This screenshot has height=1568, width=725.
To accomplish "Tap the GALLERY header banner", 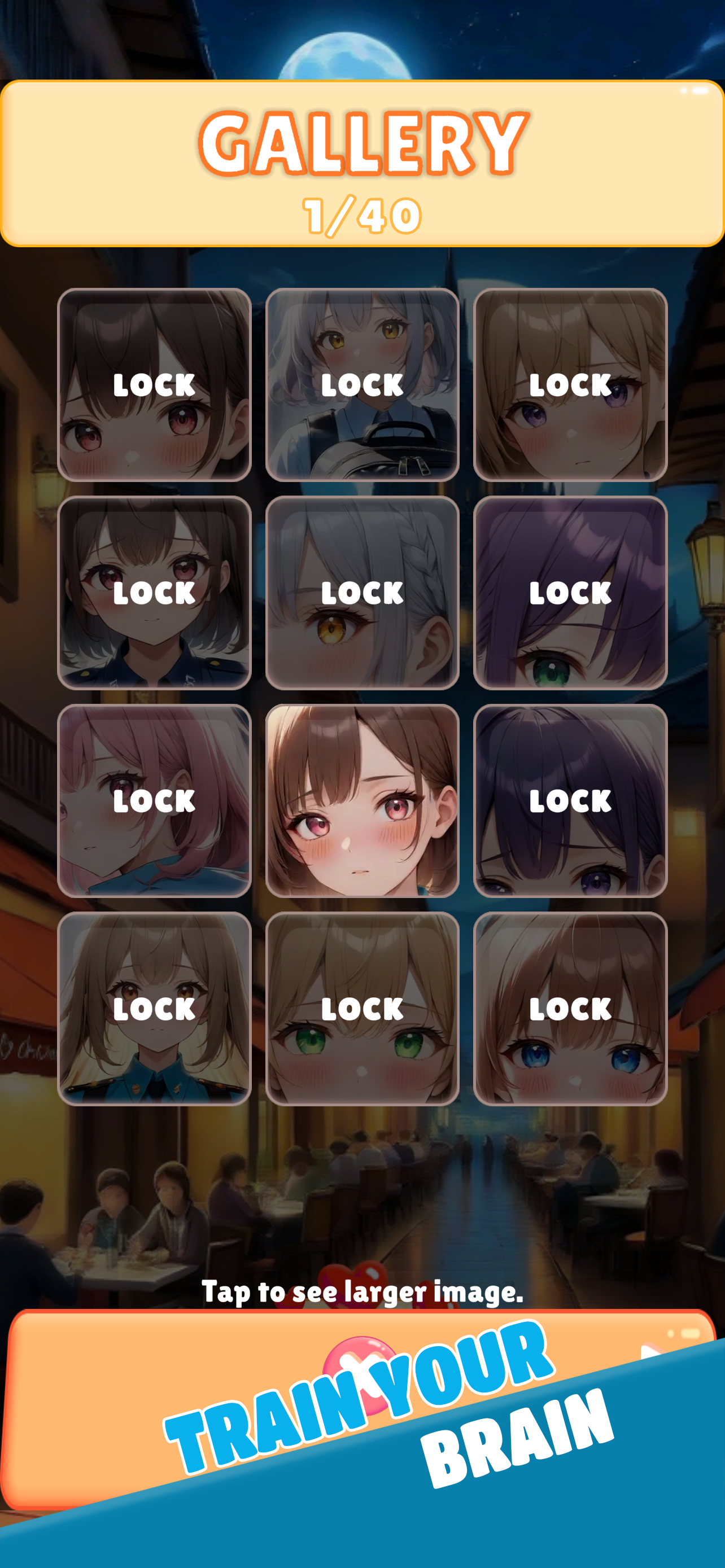I will (x=362, y=141).
